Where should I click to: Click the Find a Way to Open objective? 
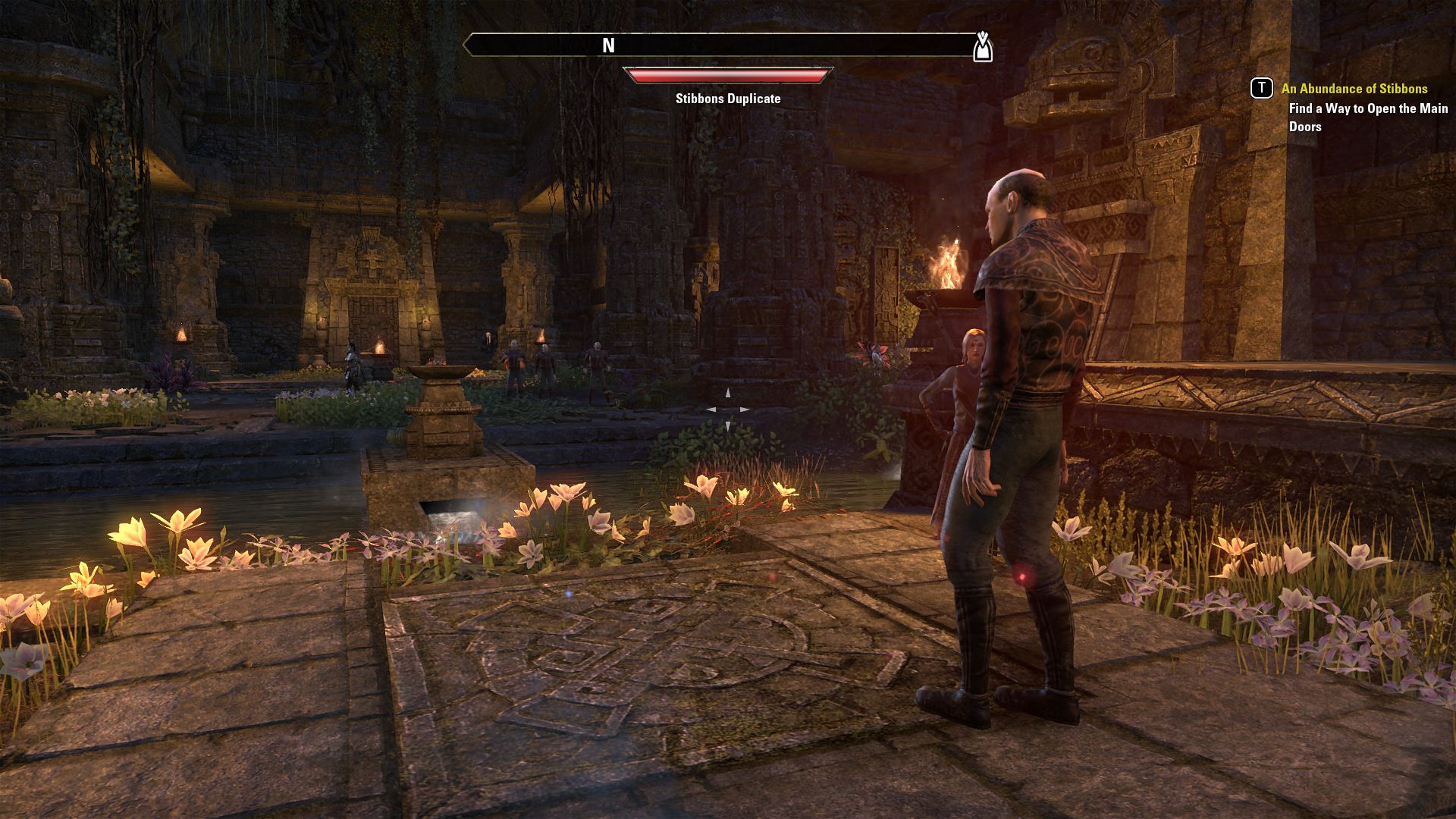click(1368, 118)
